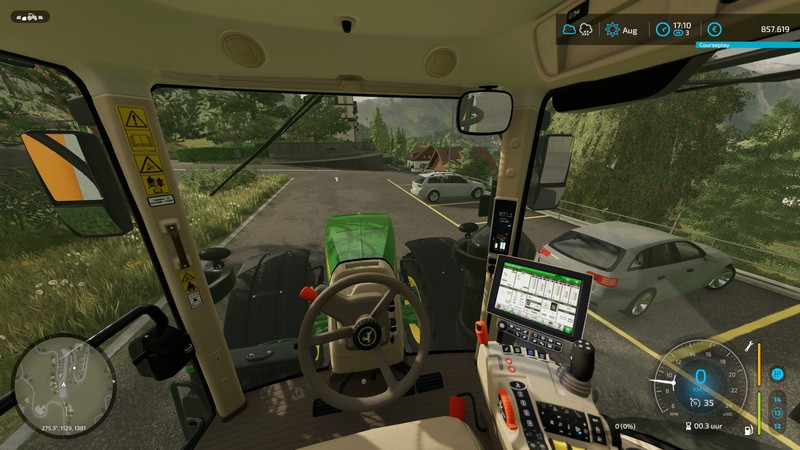800x450 pixels.
Task: Click the euro money icon
Action: pos(714,30)
